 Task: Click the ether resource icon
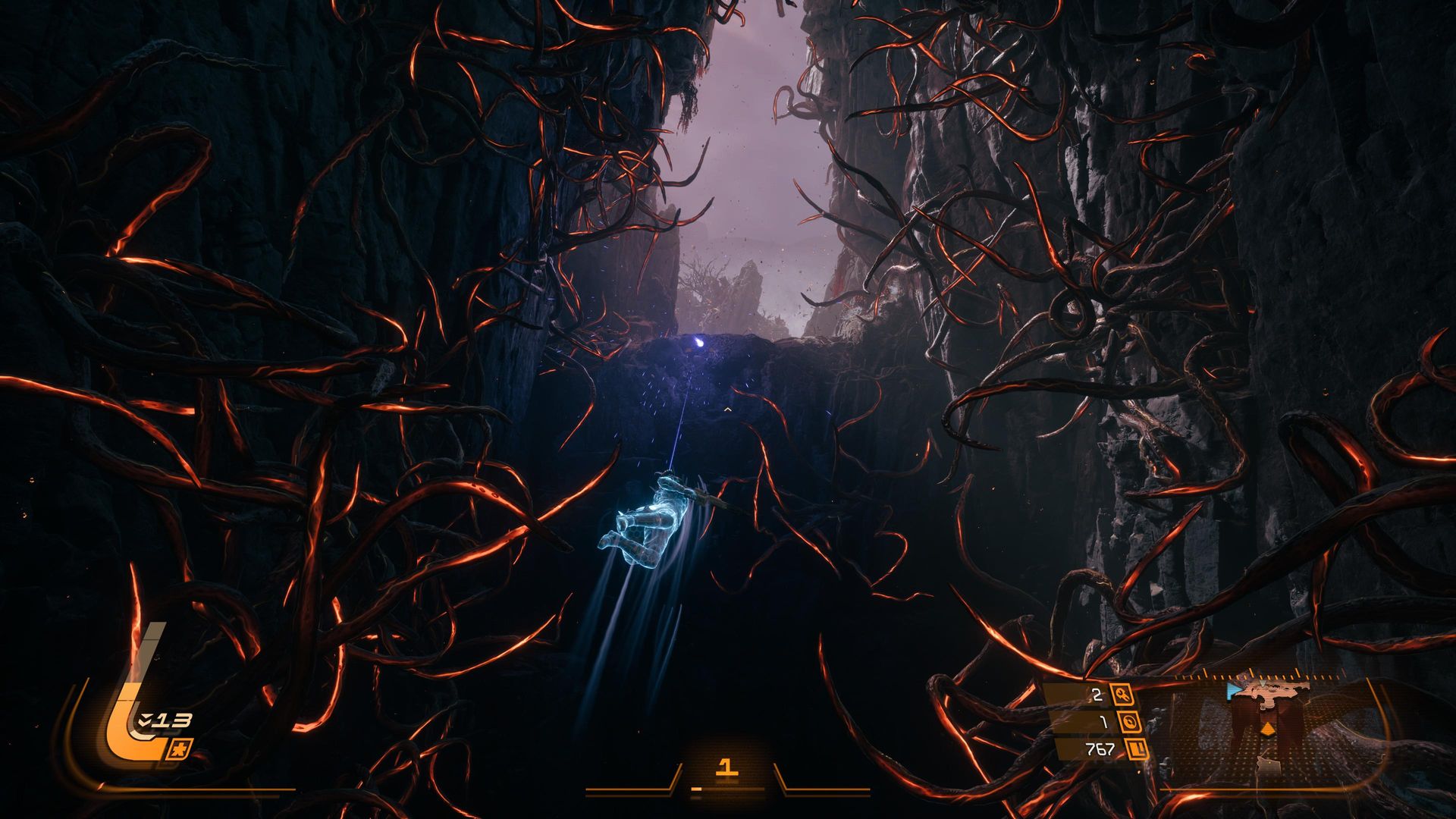click(x=1129, y=723)
